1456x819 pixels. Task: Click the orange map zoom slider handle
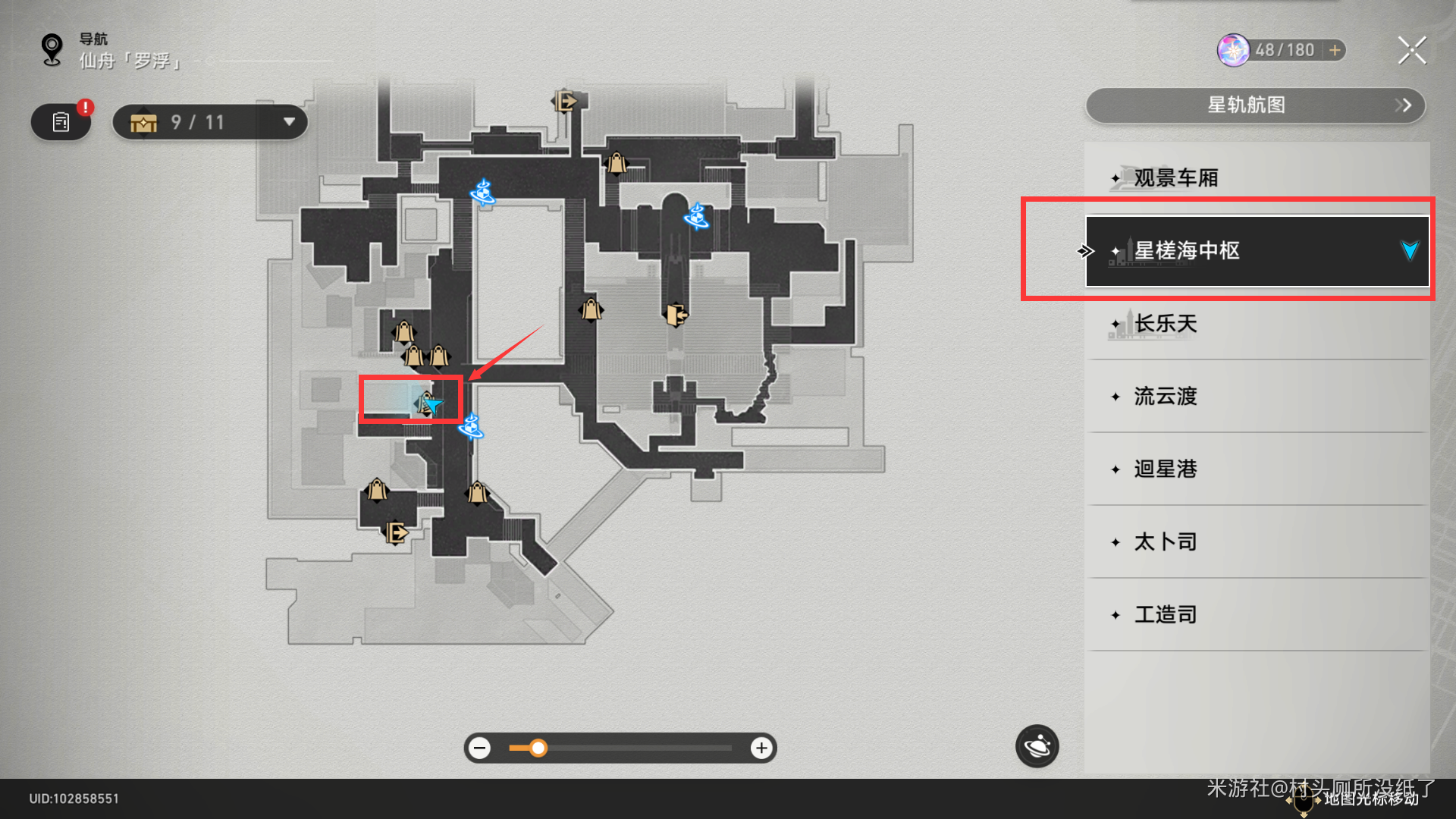pyautogui.click(x=538, y=748)
